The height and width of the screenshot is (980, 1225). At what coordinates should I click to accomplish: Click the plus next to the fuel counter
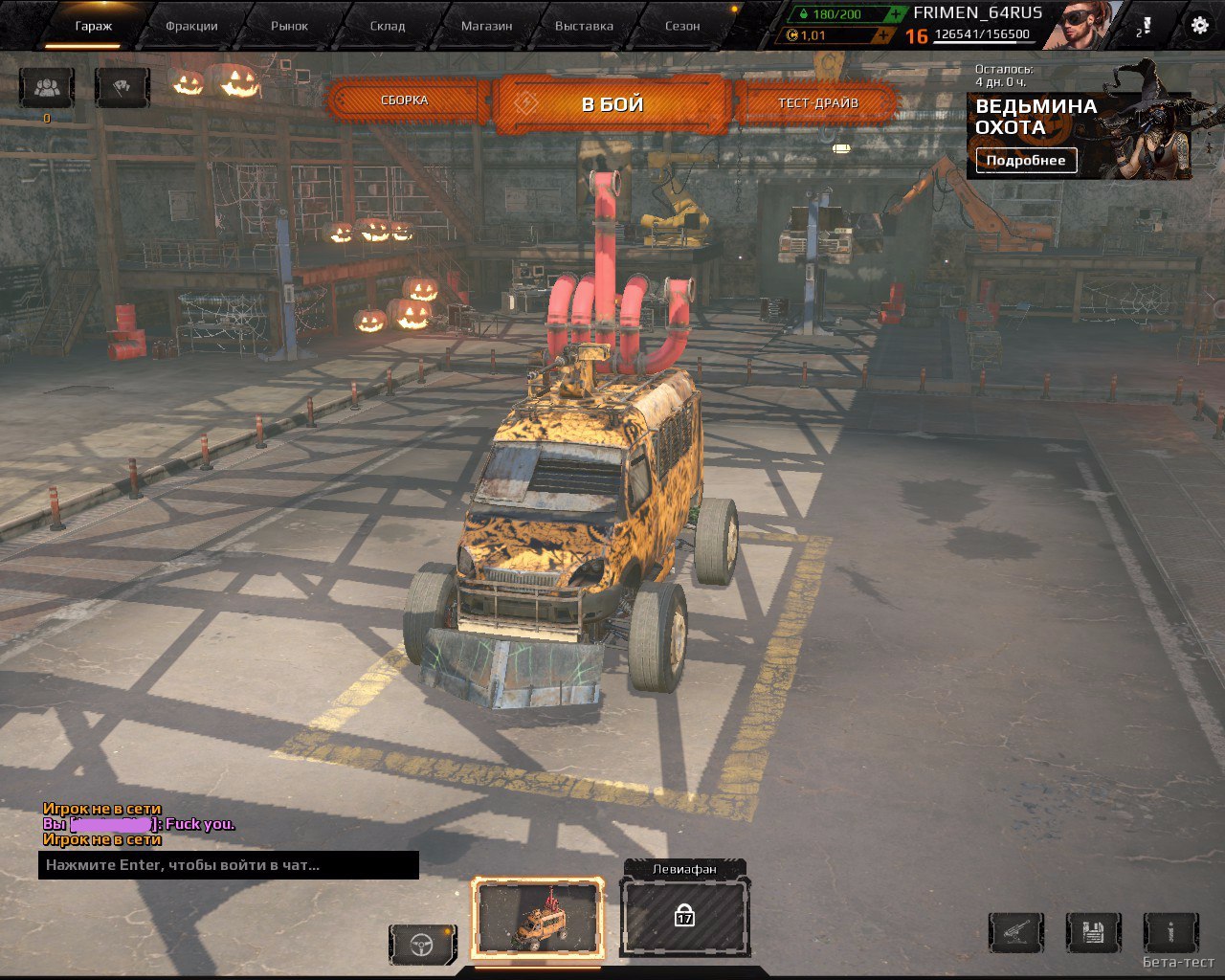898,14
